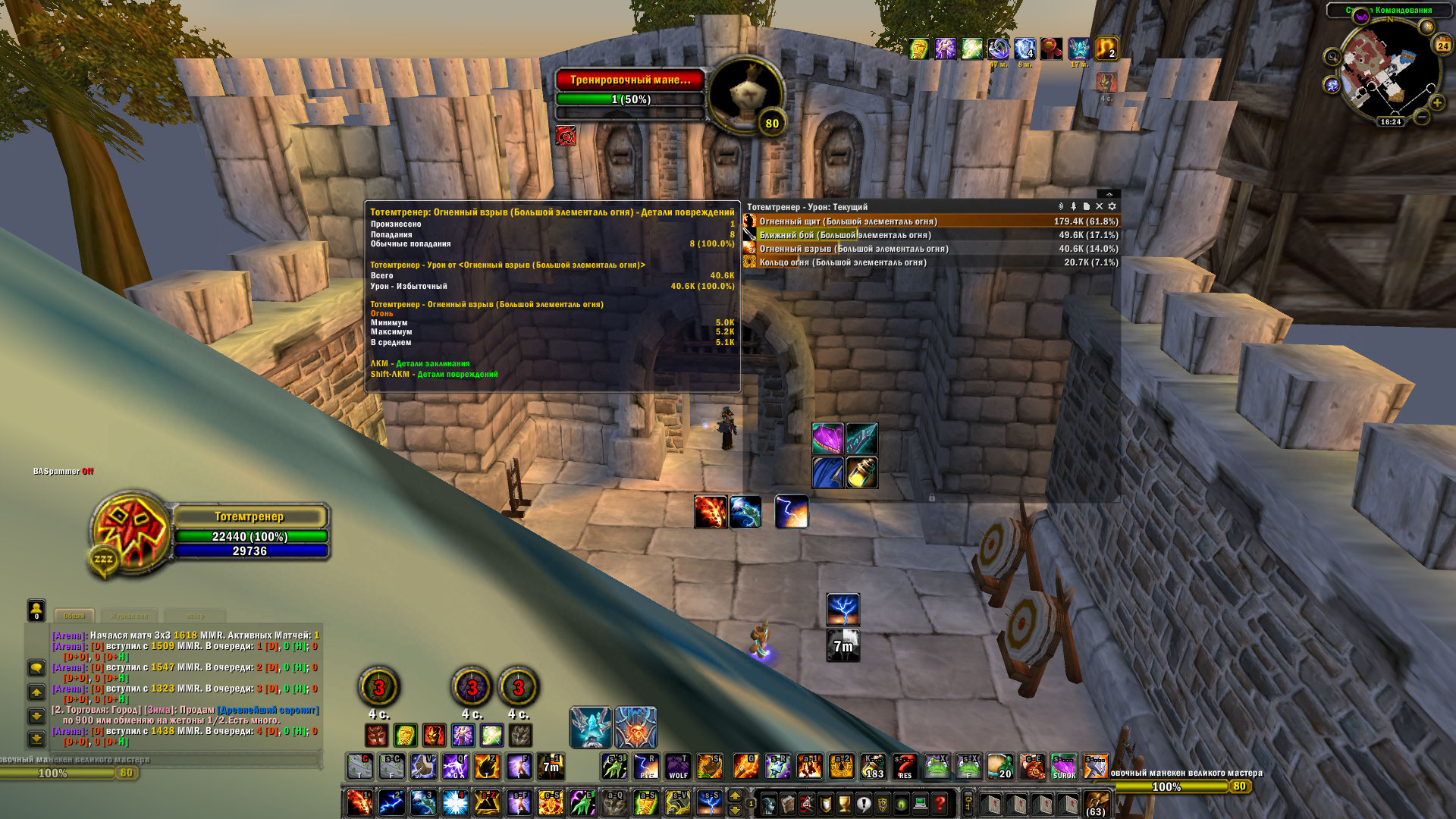Viewport: 1456px width, 819px height.
Task: Close the damage meter window
Action: pyautogui.click(x=1099, y=206)
